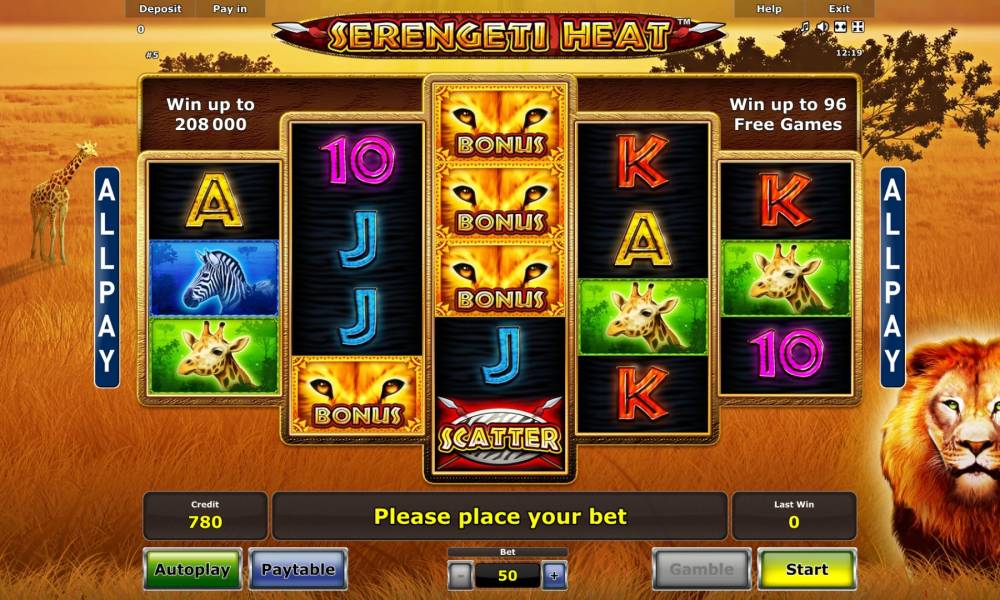Open the Deposit page

[x=160, y=9]
